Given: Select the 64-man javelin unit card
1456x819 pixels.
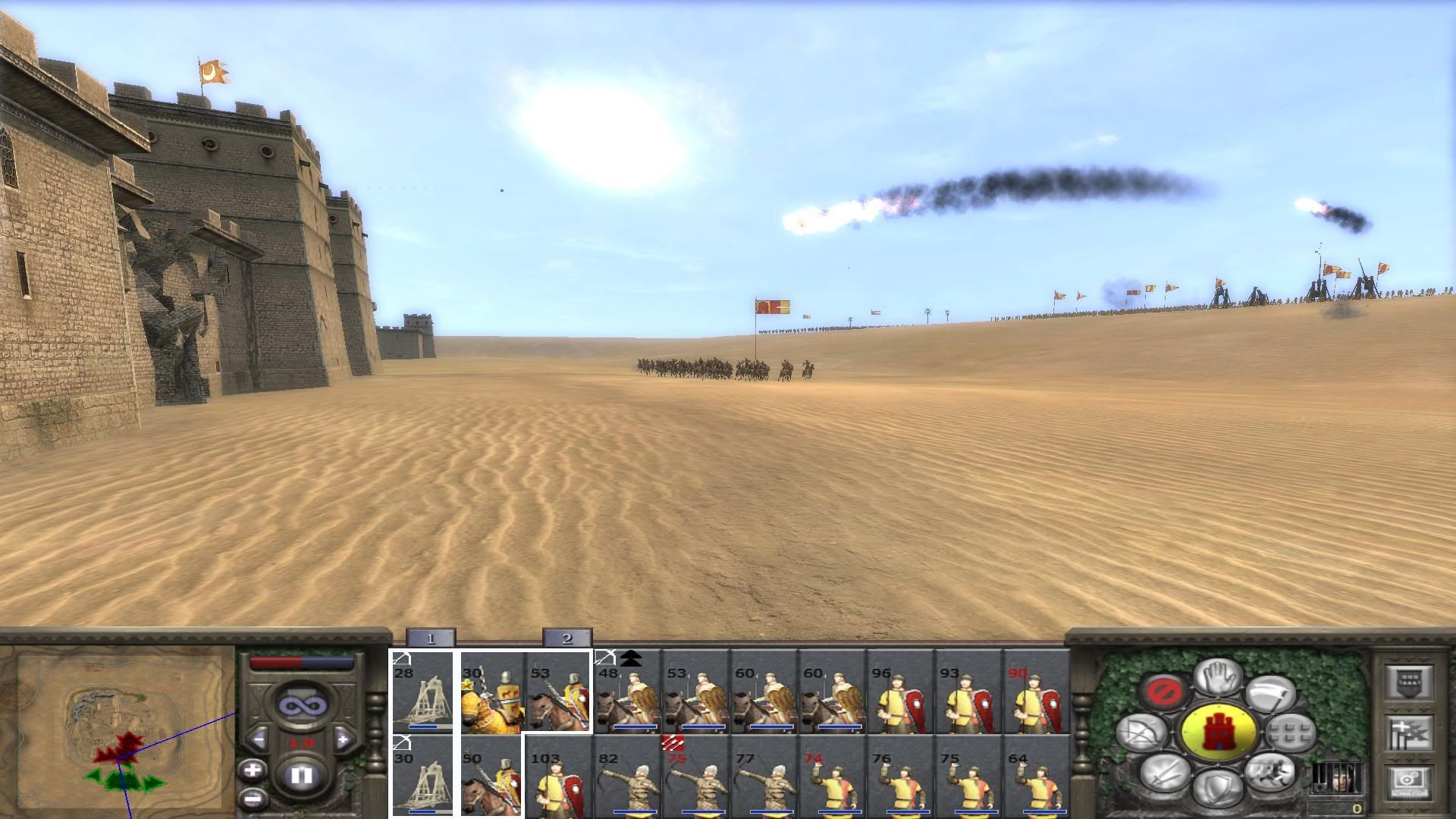Looking at the screenshot, I should point(1036,777).
